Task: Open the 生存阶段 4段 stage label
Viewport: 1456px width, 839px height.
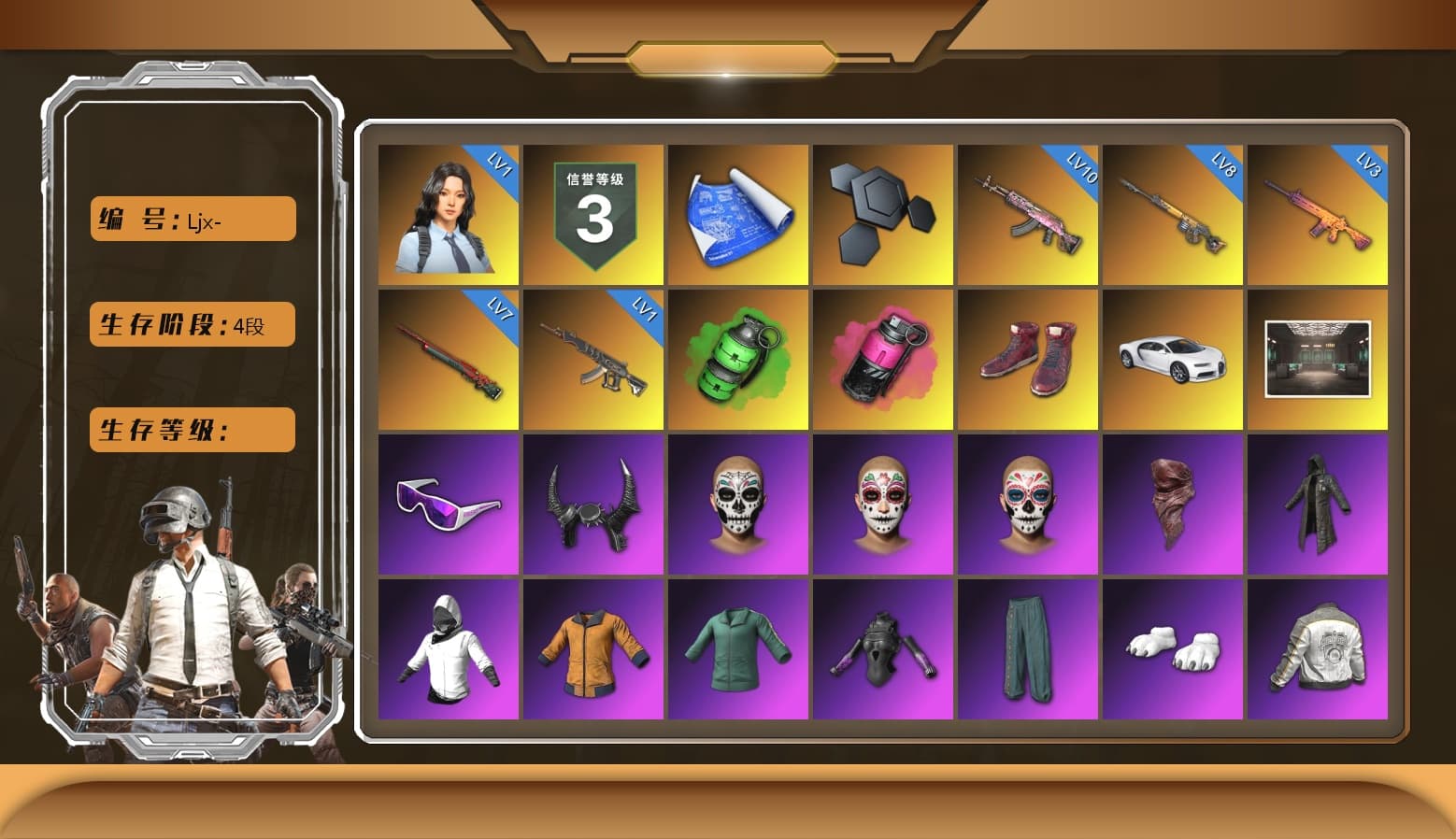Action: pos(192,324)
